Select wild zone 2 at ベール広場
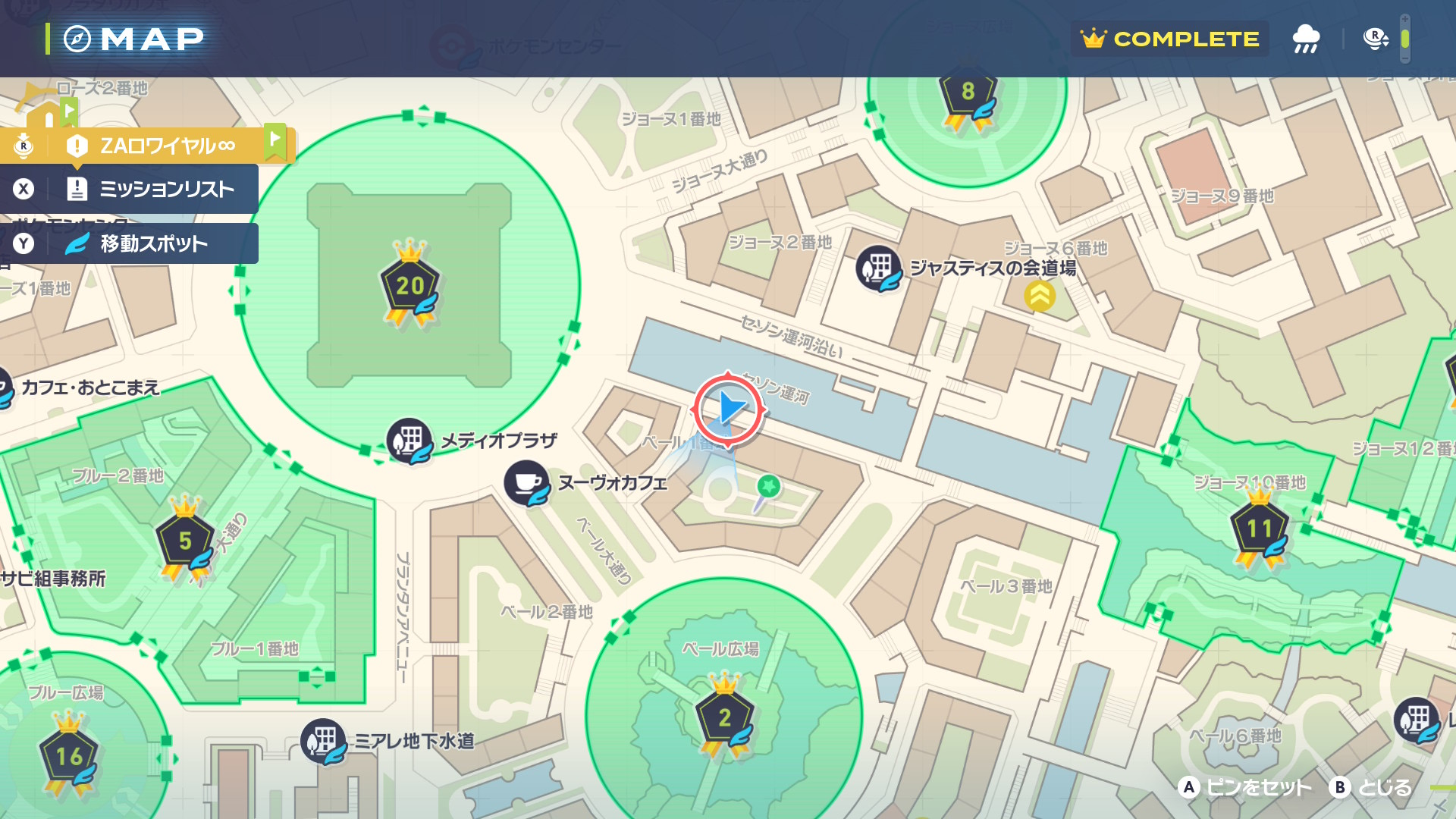This screenshot has height=819, width=1456. coord(724,717)
